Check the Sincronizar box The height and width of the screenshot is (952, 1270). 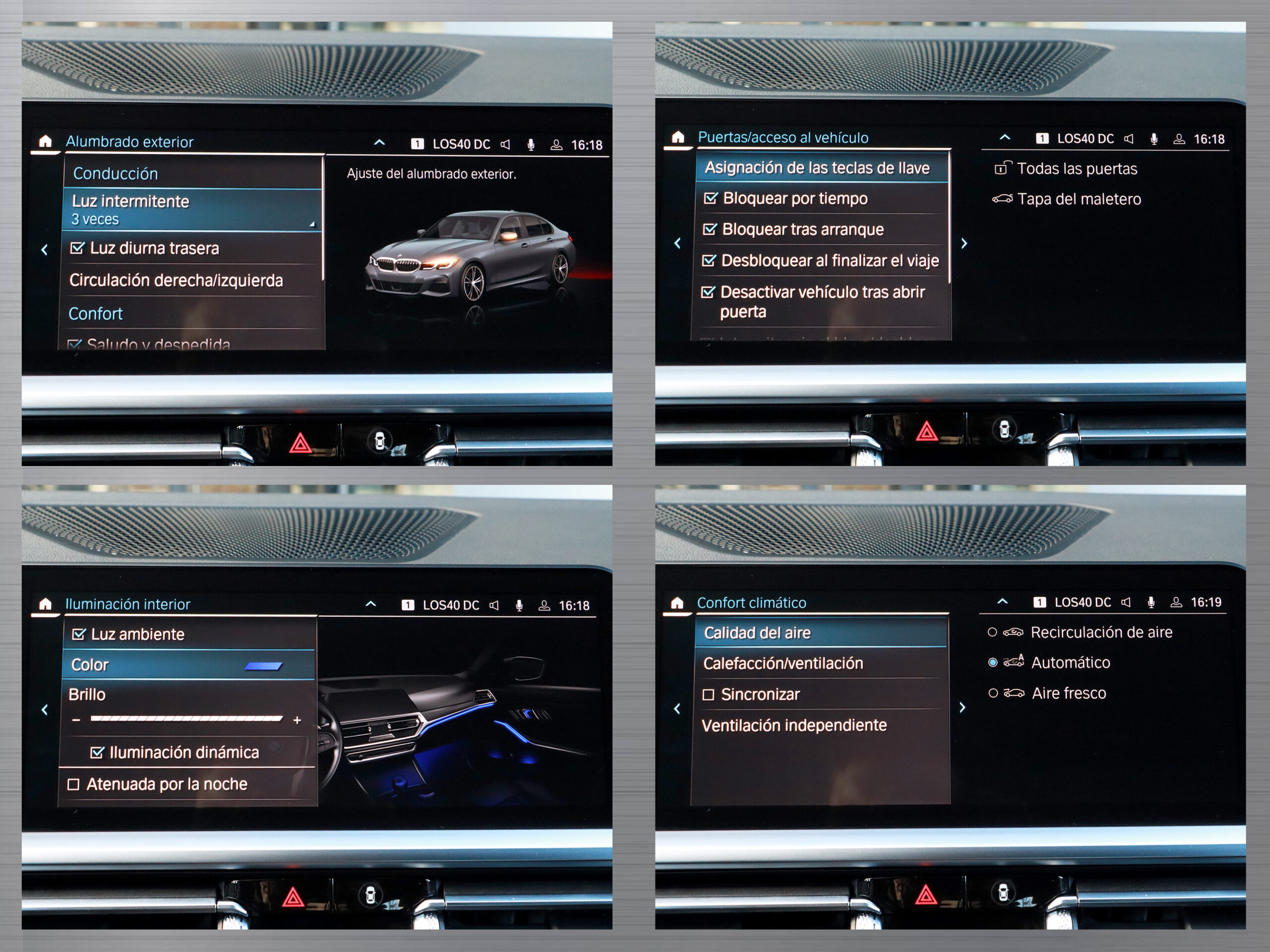[x=708, y=695]
